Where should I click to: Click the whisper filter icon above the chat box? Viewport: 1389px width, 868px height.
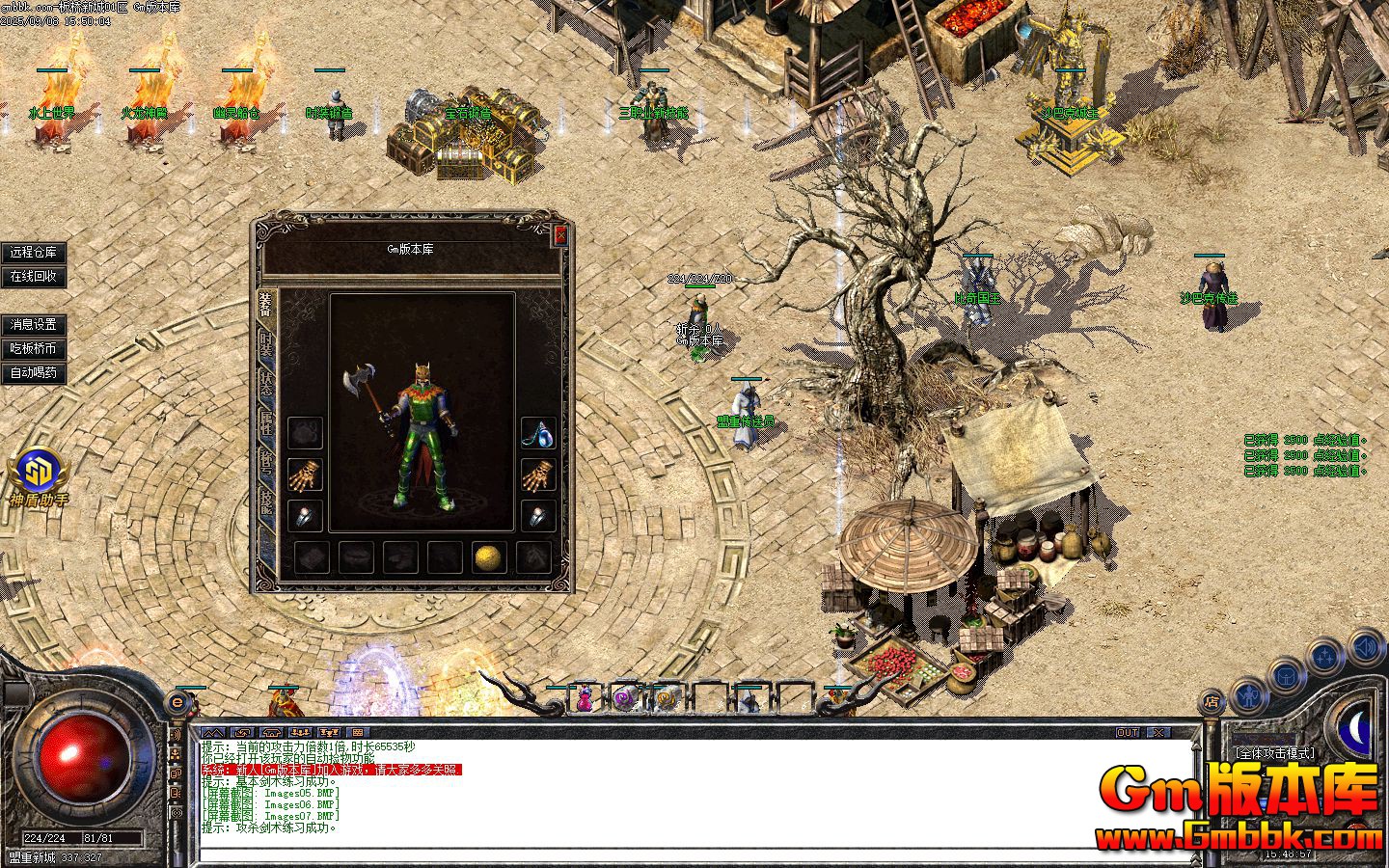(x=243, y=732)
